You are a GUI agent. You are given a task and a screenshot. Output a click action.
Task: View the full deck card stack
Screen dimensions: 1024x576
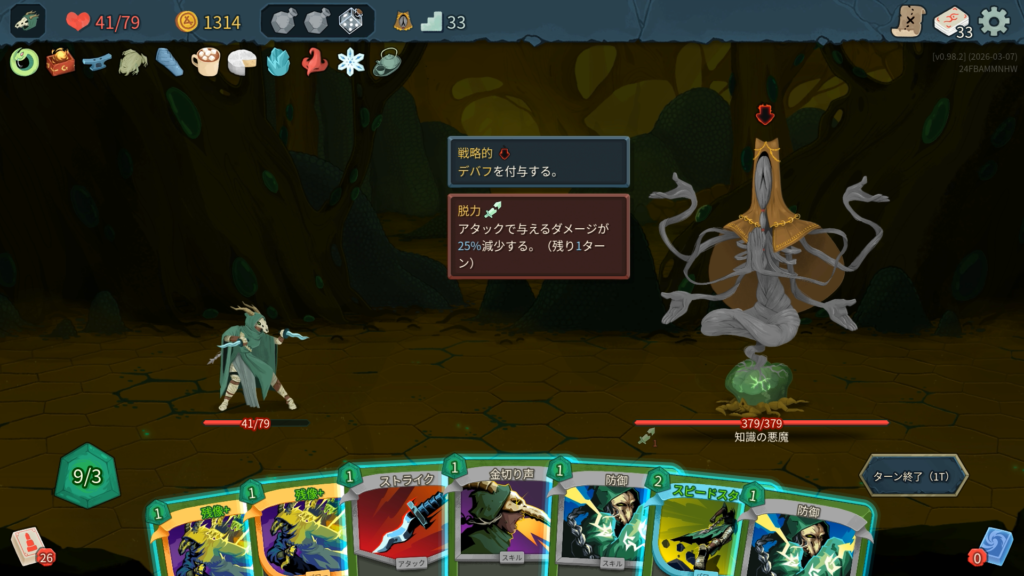(x=951, y=21)
